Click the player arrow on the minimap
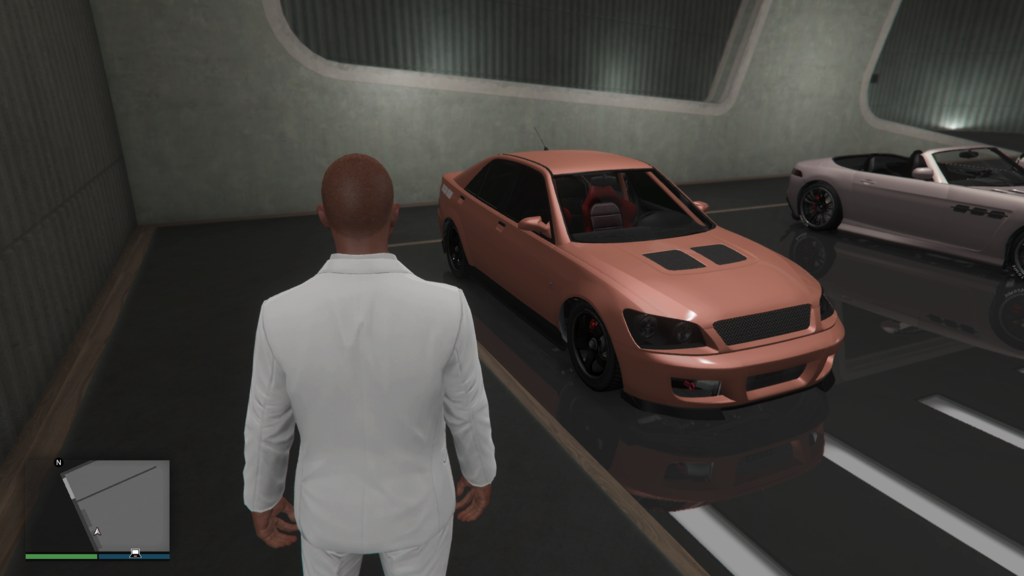This screenshot has height=576, width=1024. point(97,531)
